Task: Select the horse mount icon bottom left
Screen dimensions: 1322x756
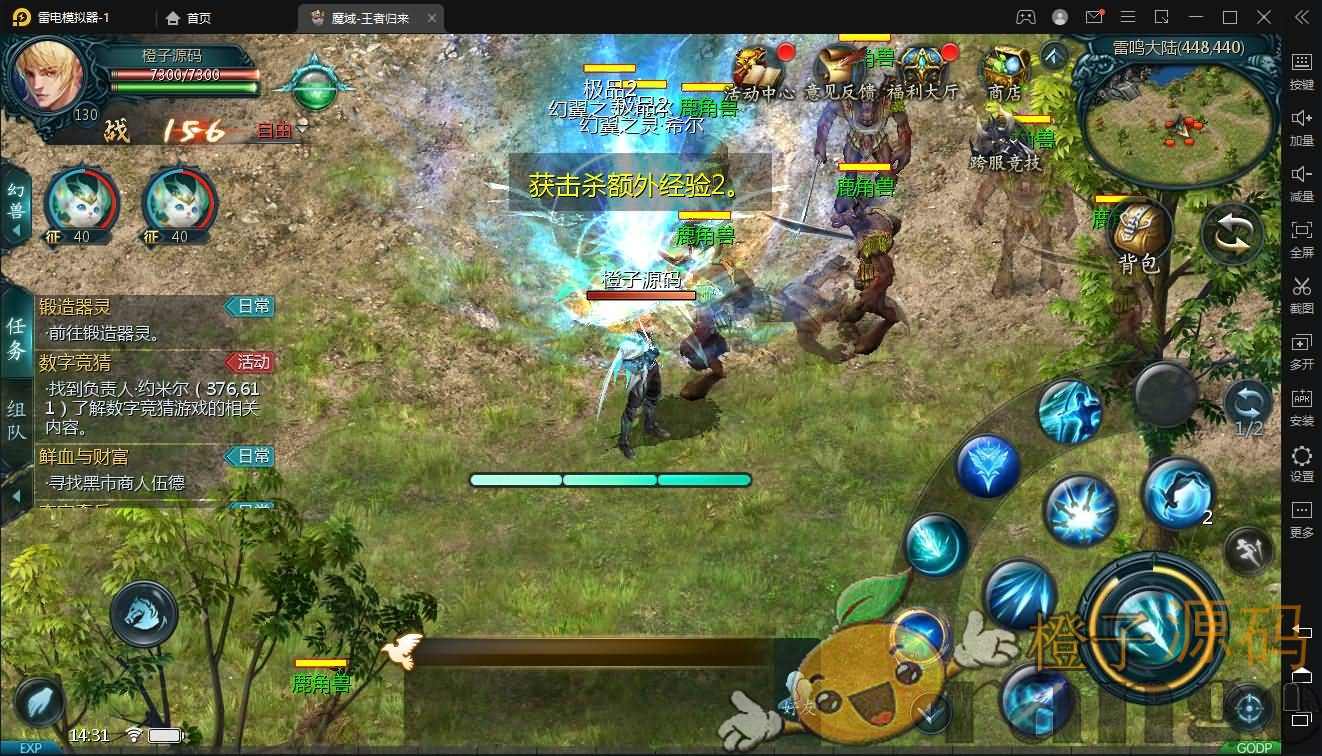Action: click(x=141, y=614)
